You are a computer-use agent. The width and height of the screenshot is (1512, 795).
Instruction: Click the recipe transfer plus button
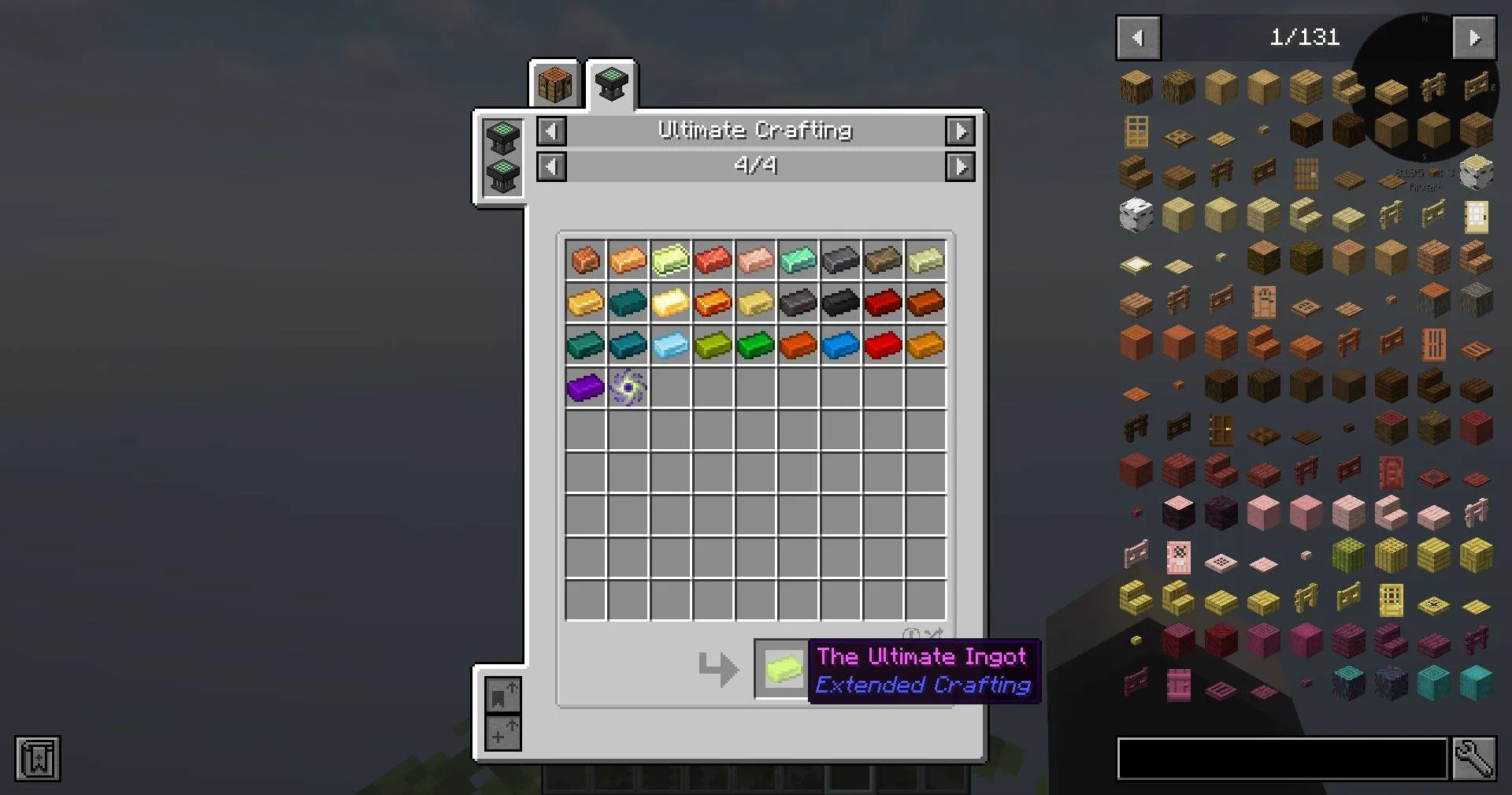502,734
